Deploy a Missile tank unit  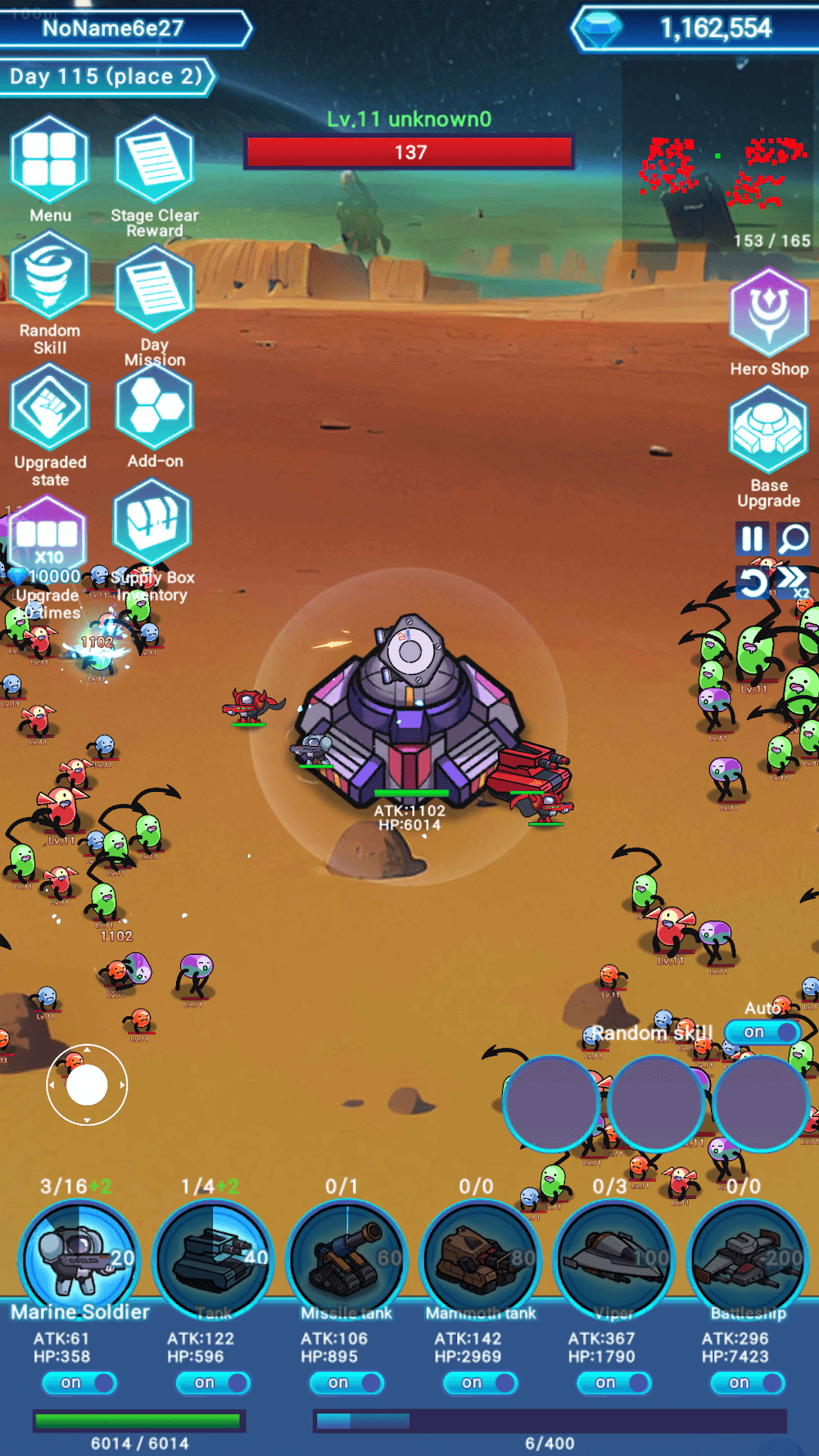[x=346, y=1259]
